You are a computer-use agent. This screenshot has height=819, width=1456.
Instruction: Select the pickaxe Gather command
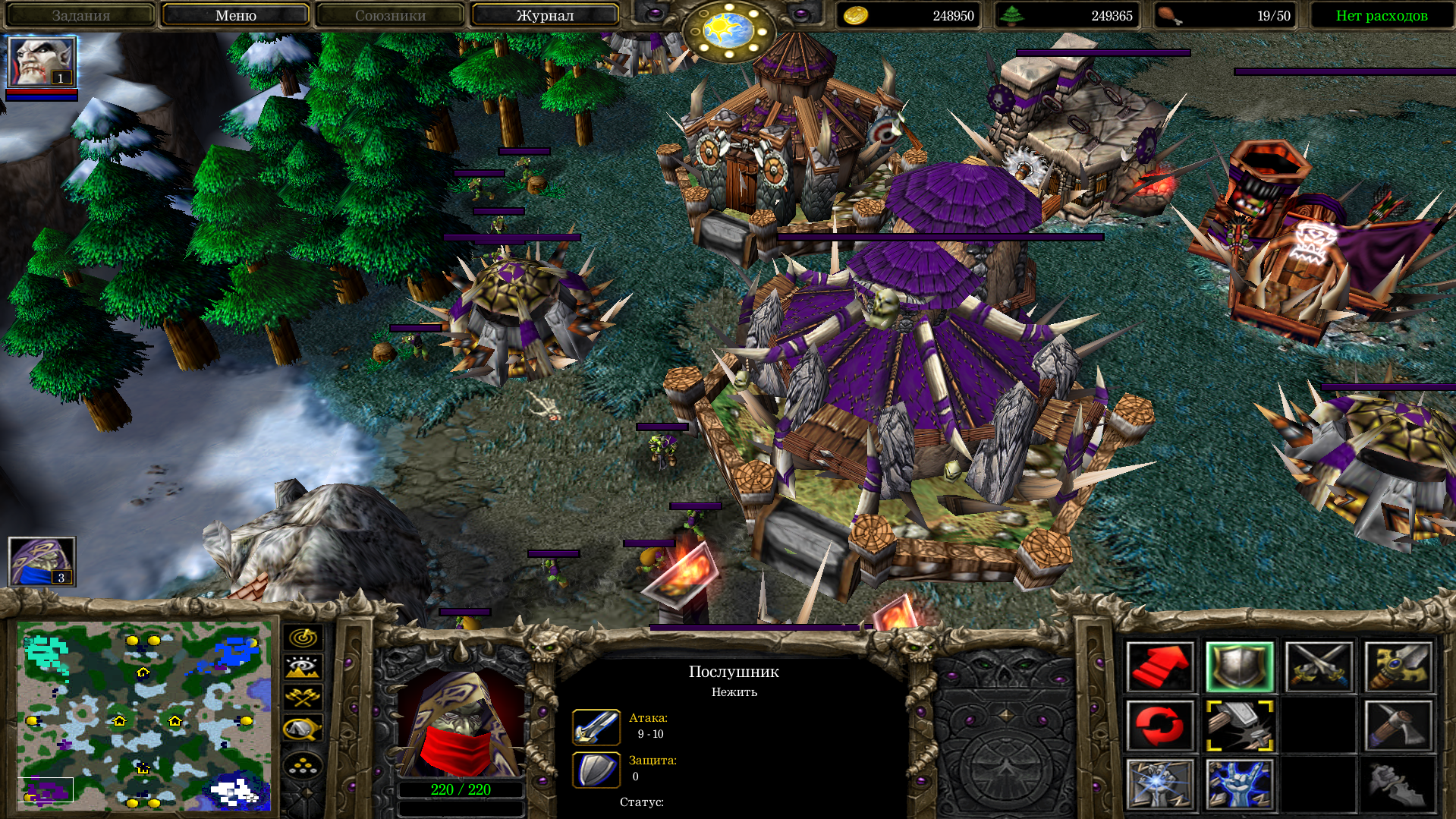[1398, 726]
